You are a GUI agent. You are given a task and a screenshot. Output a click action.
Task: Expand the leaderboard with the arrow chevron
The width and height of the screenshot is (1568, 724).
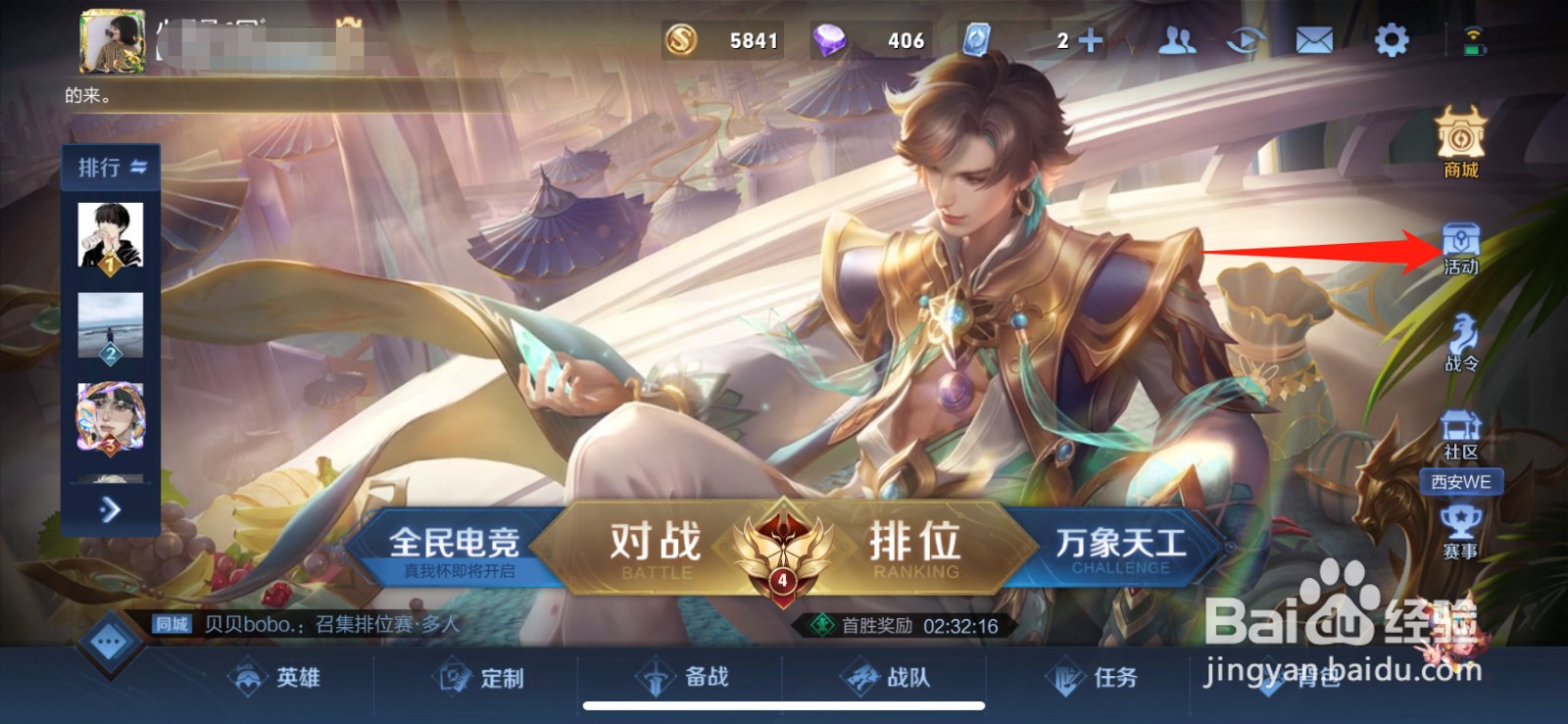(110, 510)
